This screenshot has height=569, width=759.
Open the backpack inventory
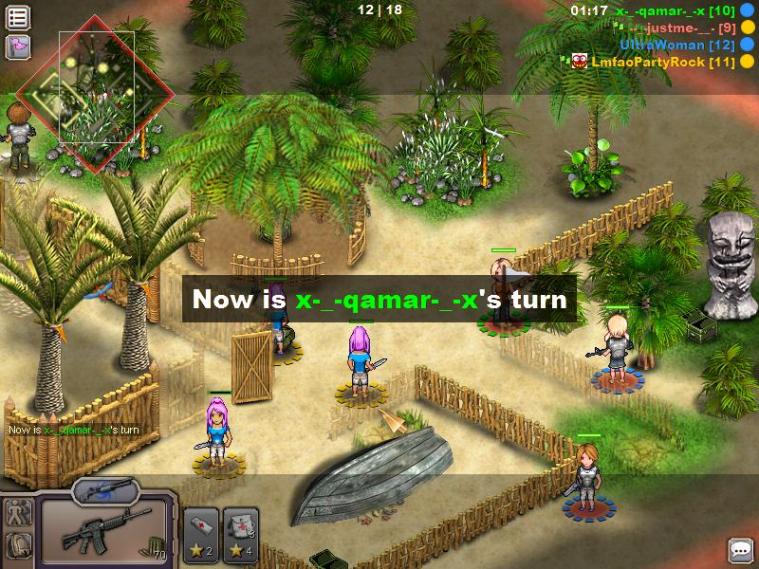tap(18, 546)
